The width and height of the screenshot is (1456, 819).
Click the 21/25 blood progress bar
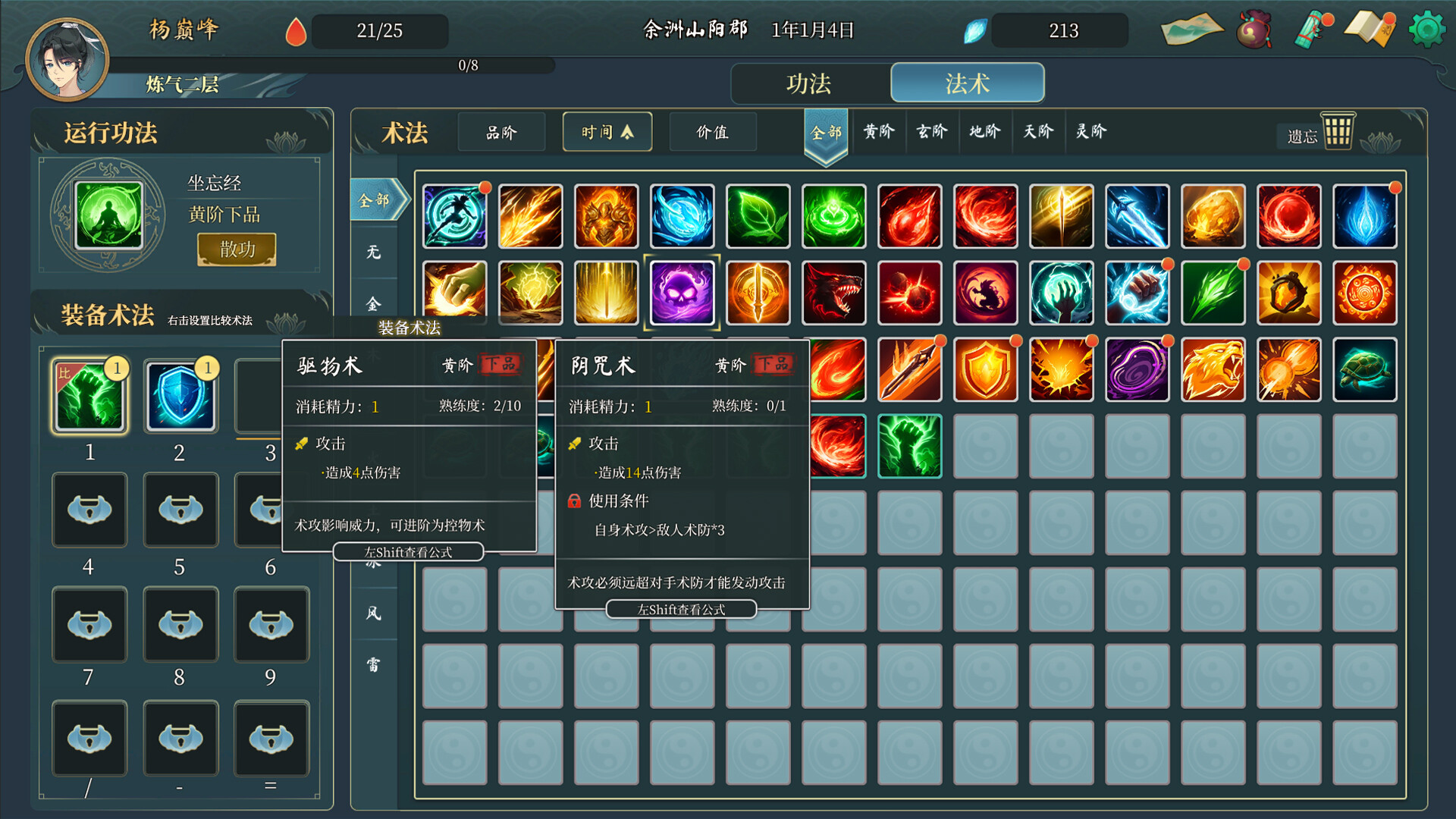[379, 31]
